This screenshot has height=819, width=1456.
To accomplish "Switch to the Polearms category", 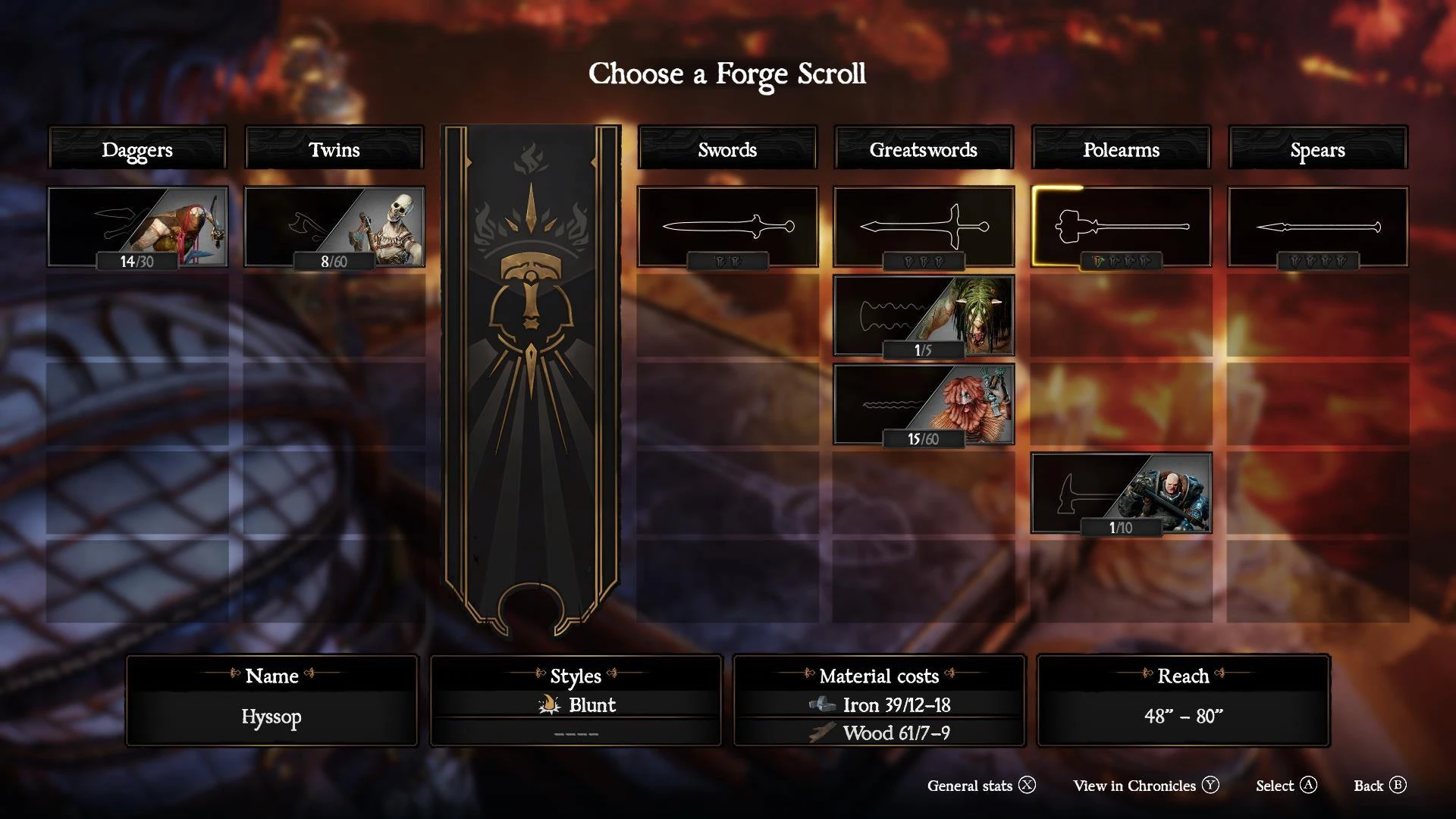I will click(1121, 149).
